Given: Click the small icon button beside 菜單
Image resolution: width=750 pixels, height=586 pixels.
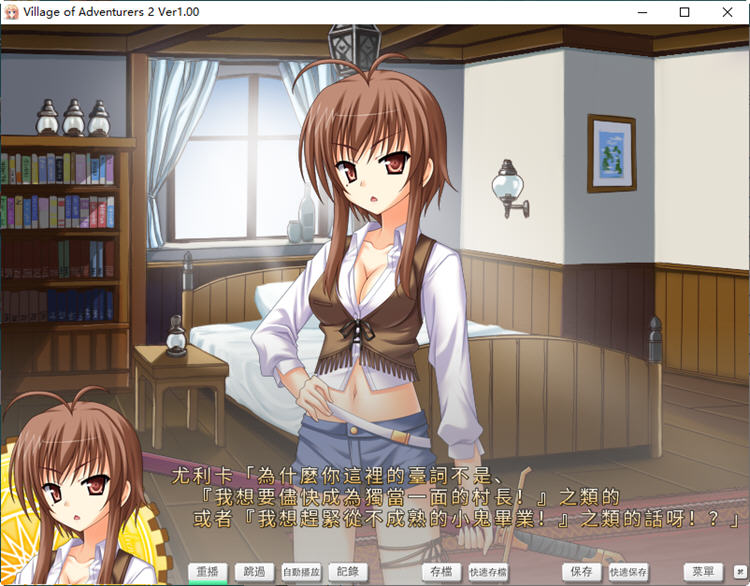Looking at the screenshot, I should [x=740, y=572].
